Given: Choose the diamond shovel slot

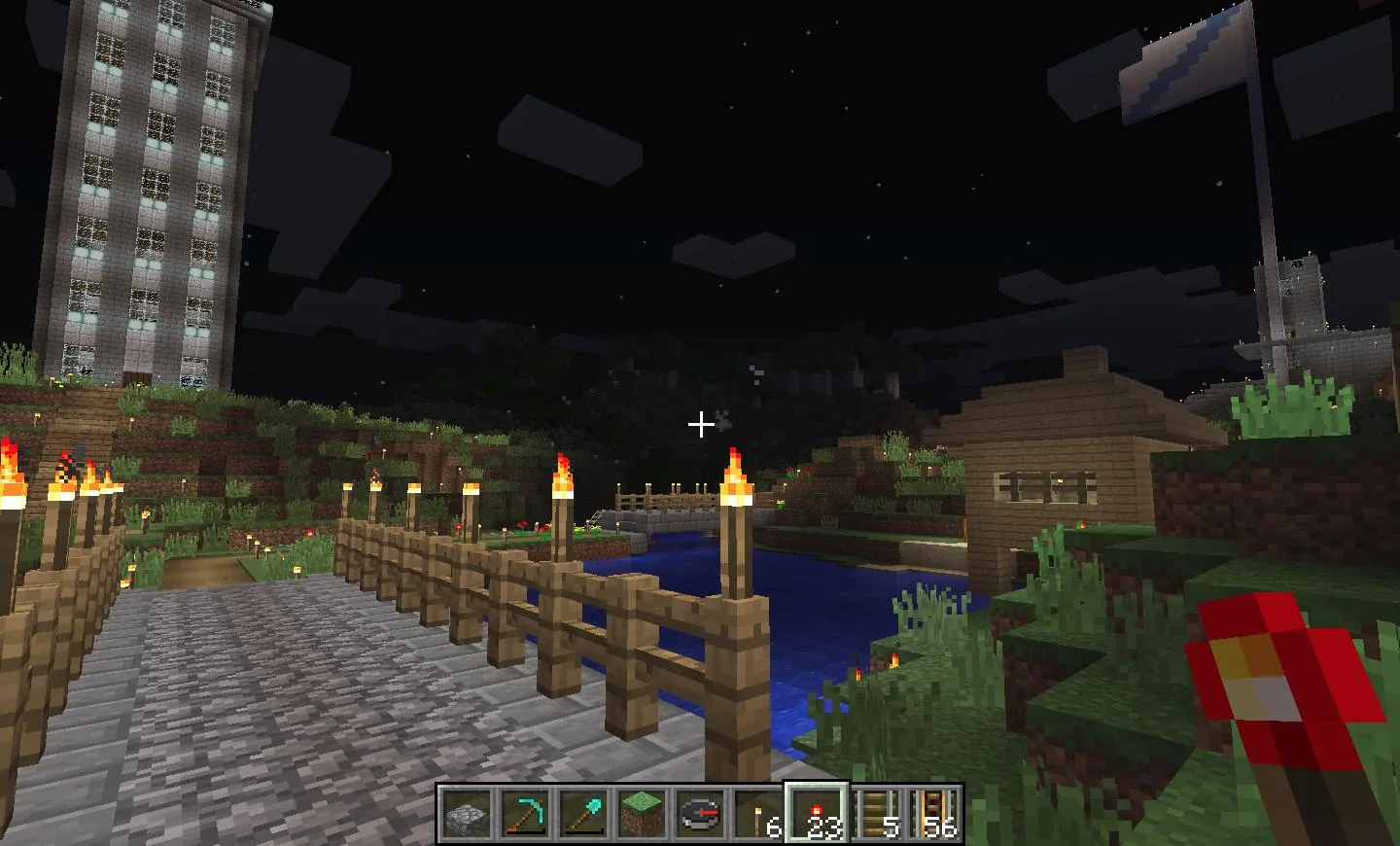Looking at the screenshot, I should point(582,813).
